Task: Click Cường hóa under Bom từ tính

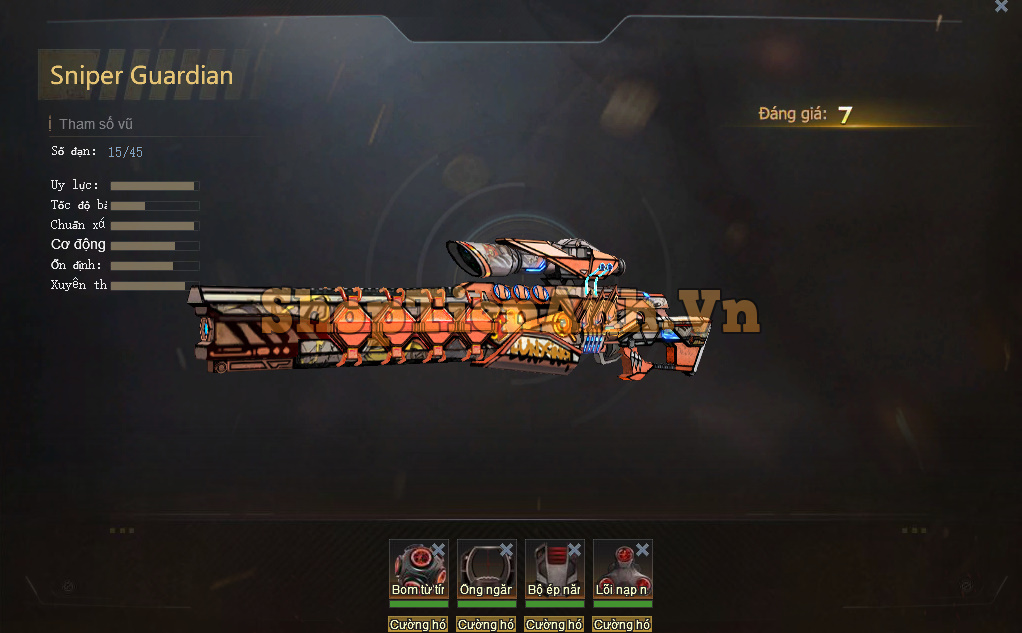Action: point(418,625)
